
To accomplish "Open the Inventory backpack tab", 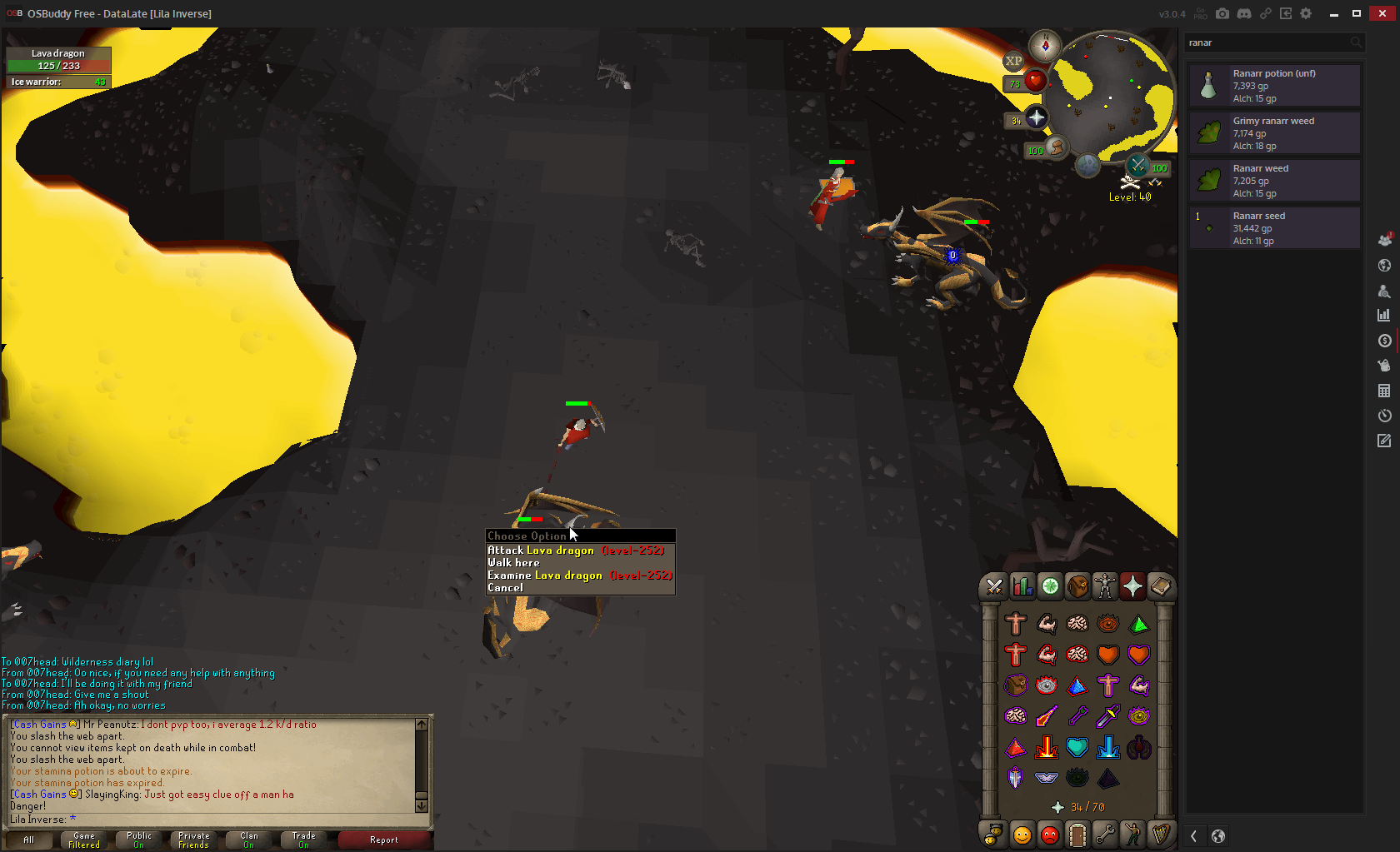I will coord(1077,587).
